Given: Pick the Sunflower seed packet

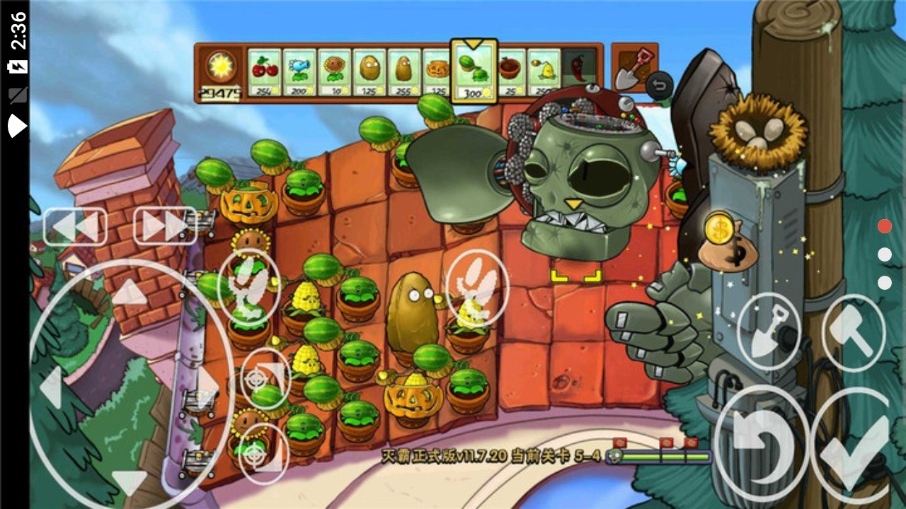Looking at the screenshot, I should click(334, 73).
